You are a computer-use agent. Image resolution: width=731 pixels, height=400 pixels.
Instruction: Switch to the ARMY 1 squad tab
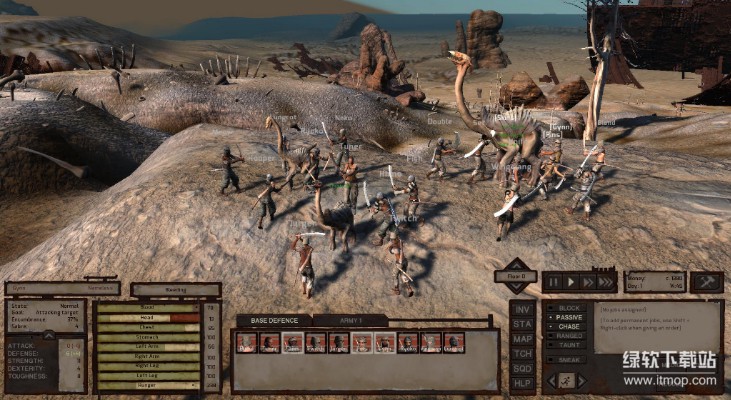(x=349, y=320)
